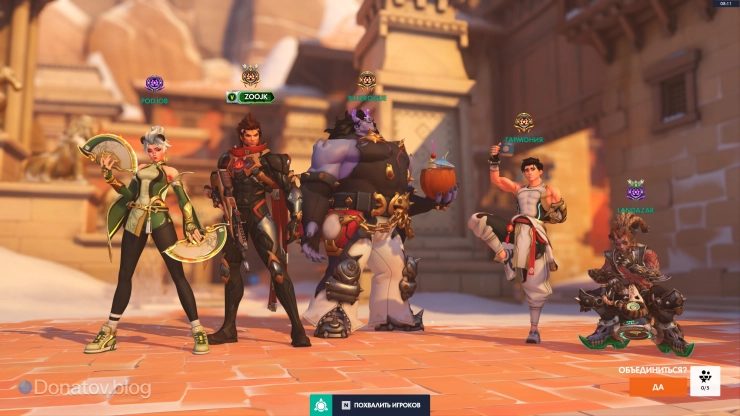
Task: Click the group counter icon showing 0/5
Action: click(705, 381)
